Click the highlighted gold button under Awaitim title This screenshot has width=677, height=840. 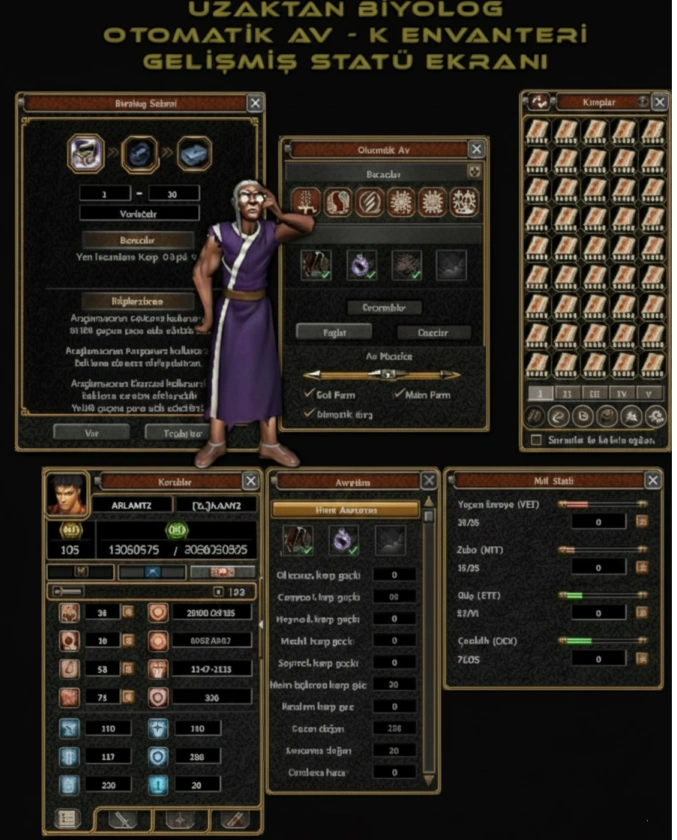[345, 509]
